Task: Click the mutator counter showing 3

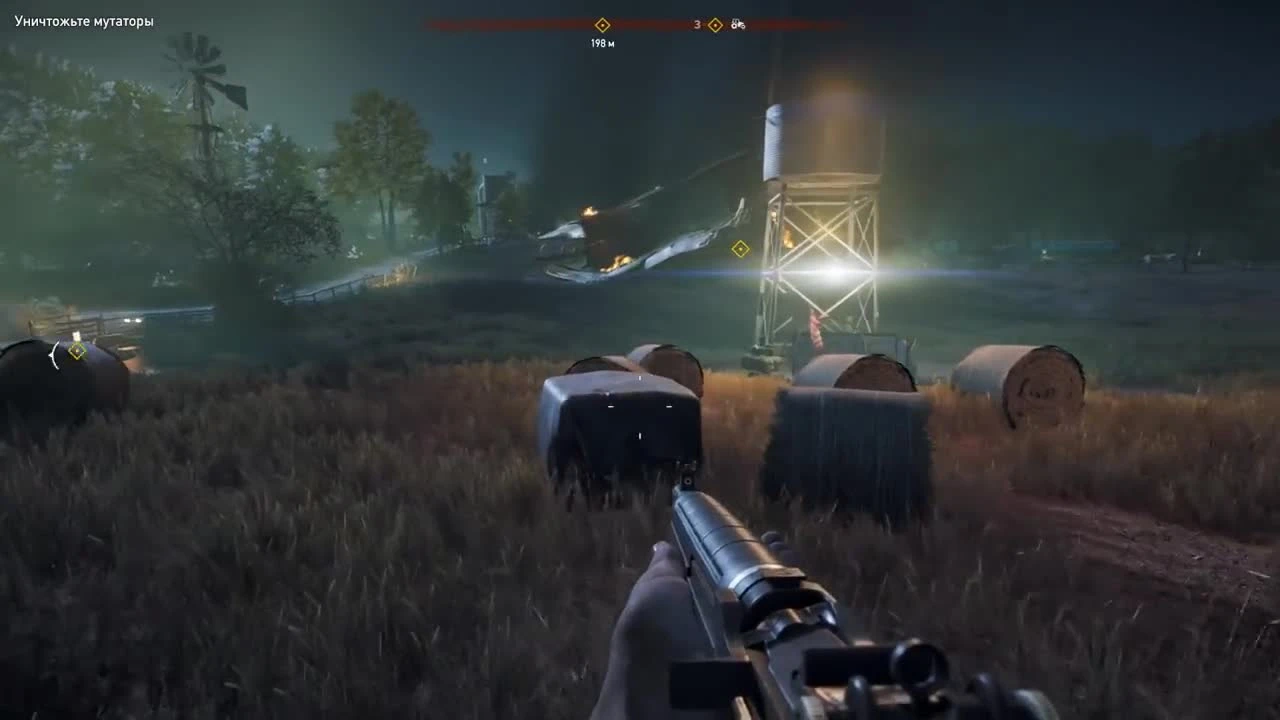Action: coord(697,25)
